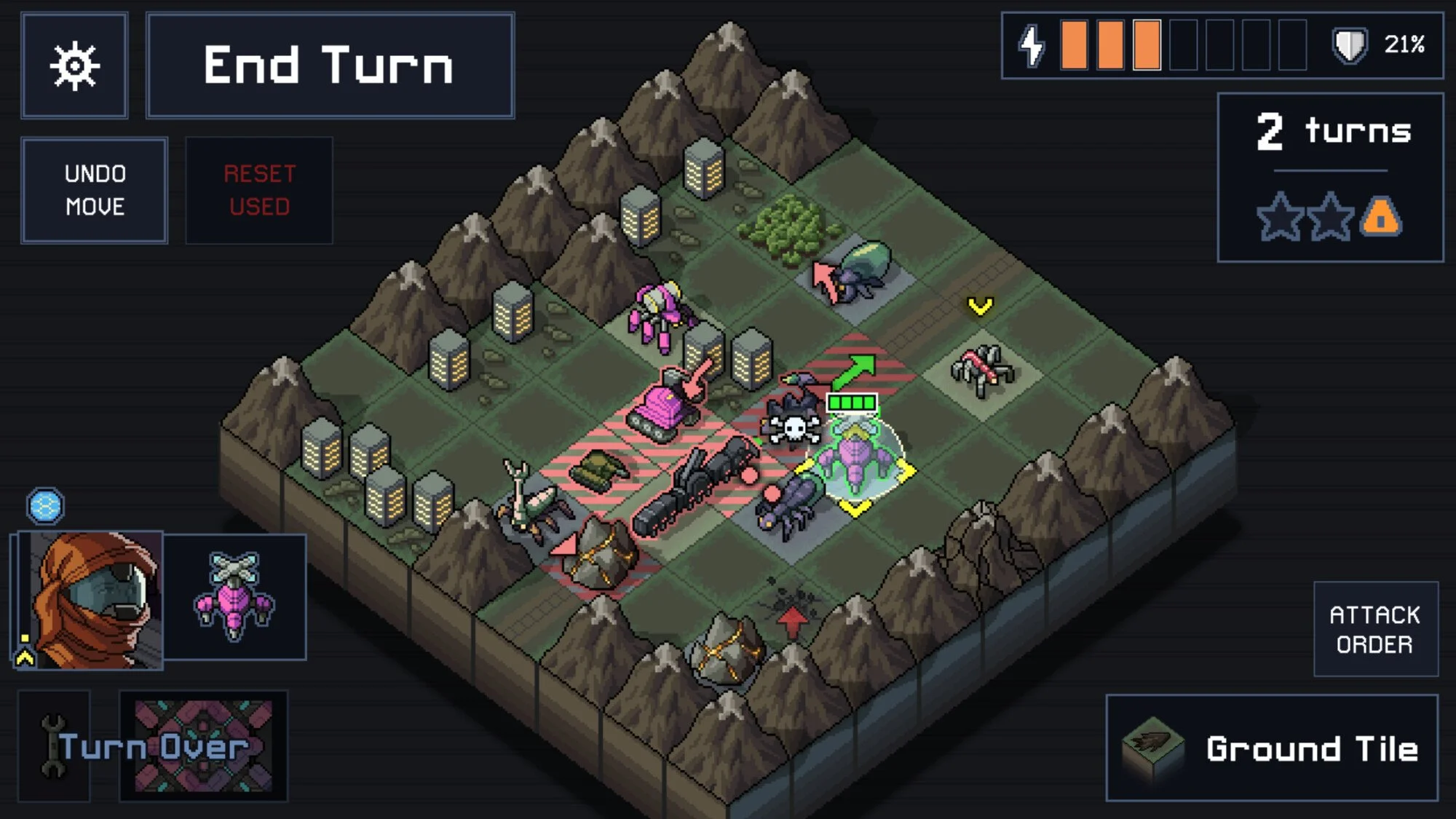This screenshot has height=819, width=1456.
Task: Open settings with the gear icon
Action: (74, 66)
